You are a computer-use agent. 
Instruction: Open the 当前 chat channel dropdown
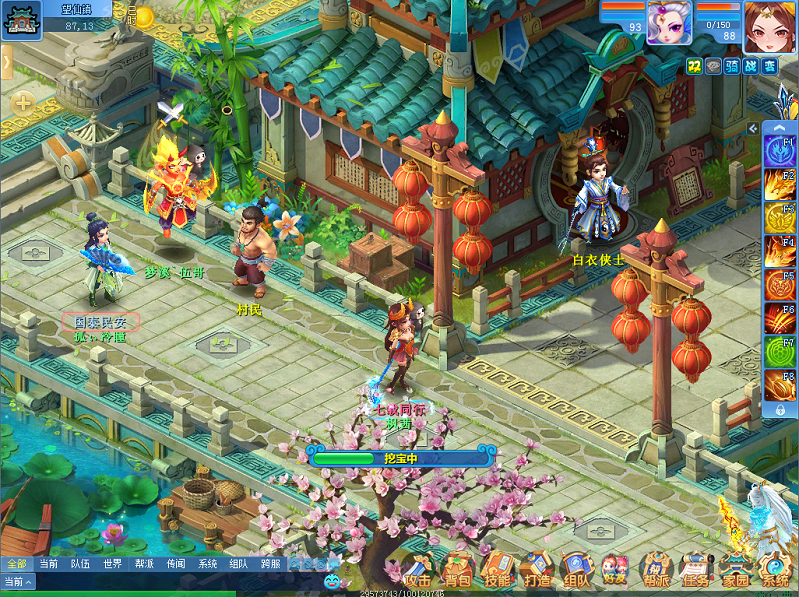click(18, 581)
